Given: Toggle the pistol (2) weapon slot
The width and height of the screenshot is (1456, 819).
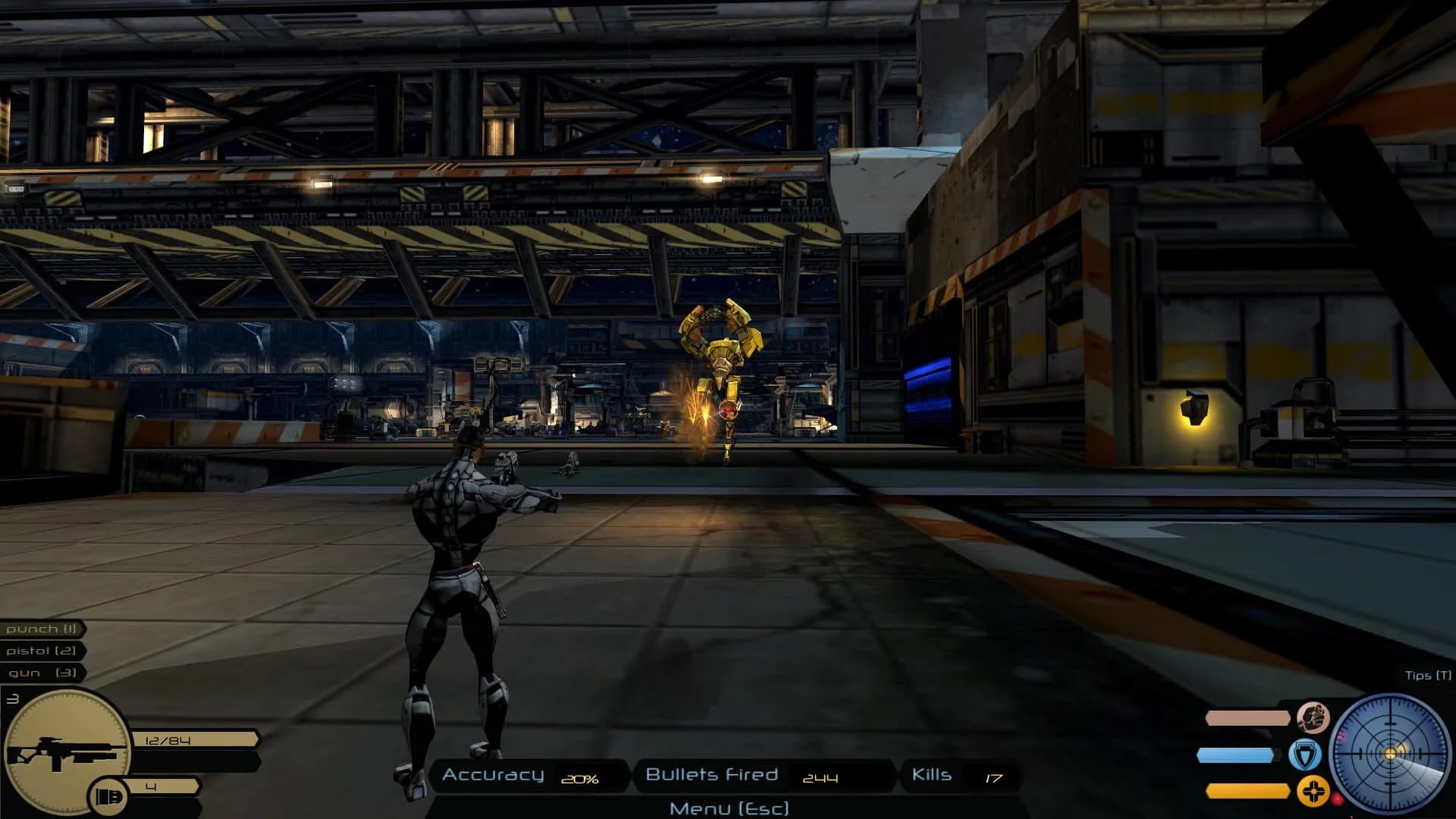Looking at the screenshot, I should coord(40,651).
